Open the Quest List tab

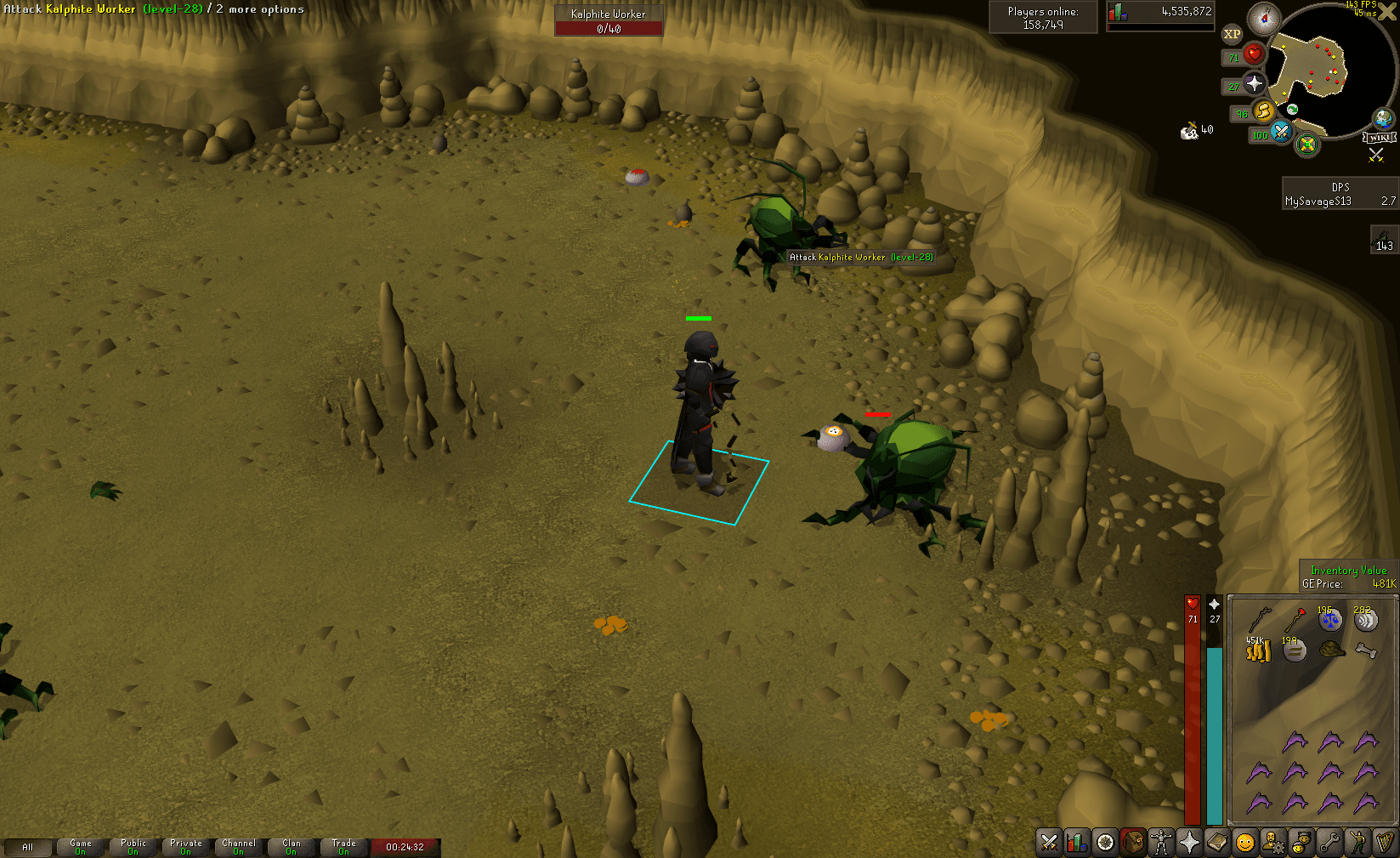(1105, 843)
